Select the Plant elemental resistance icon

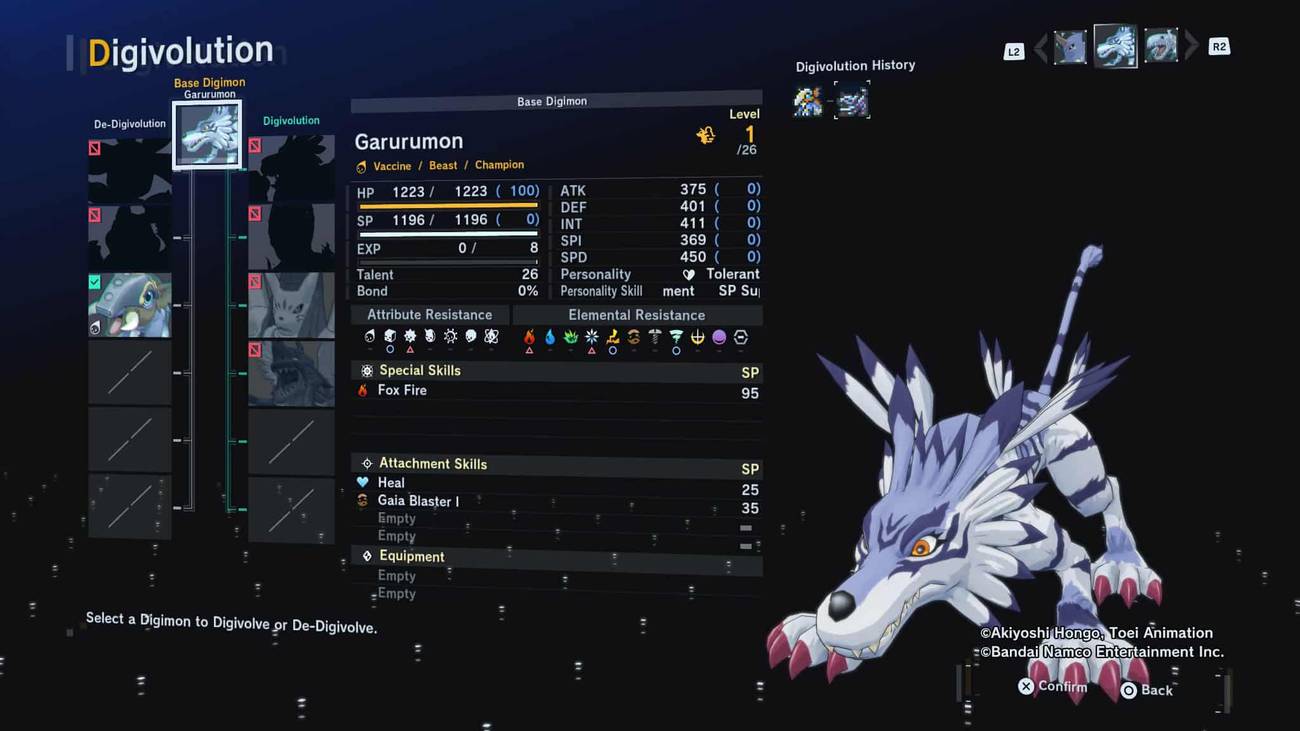pos(571,338)
